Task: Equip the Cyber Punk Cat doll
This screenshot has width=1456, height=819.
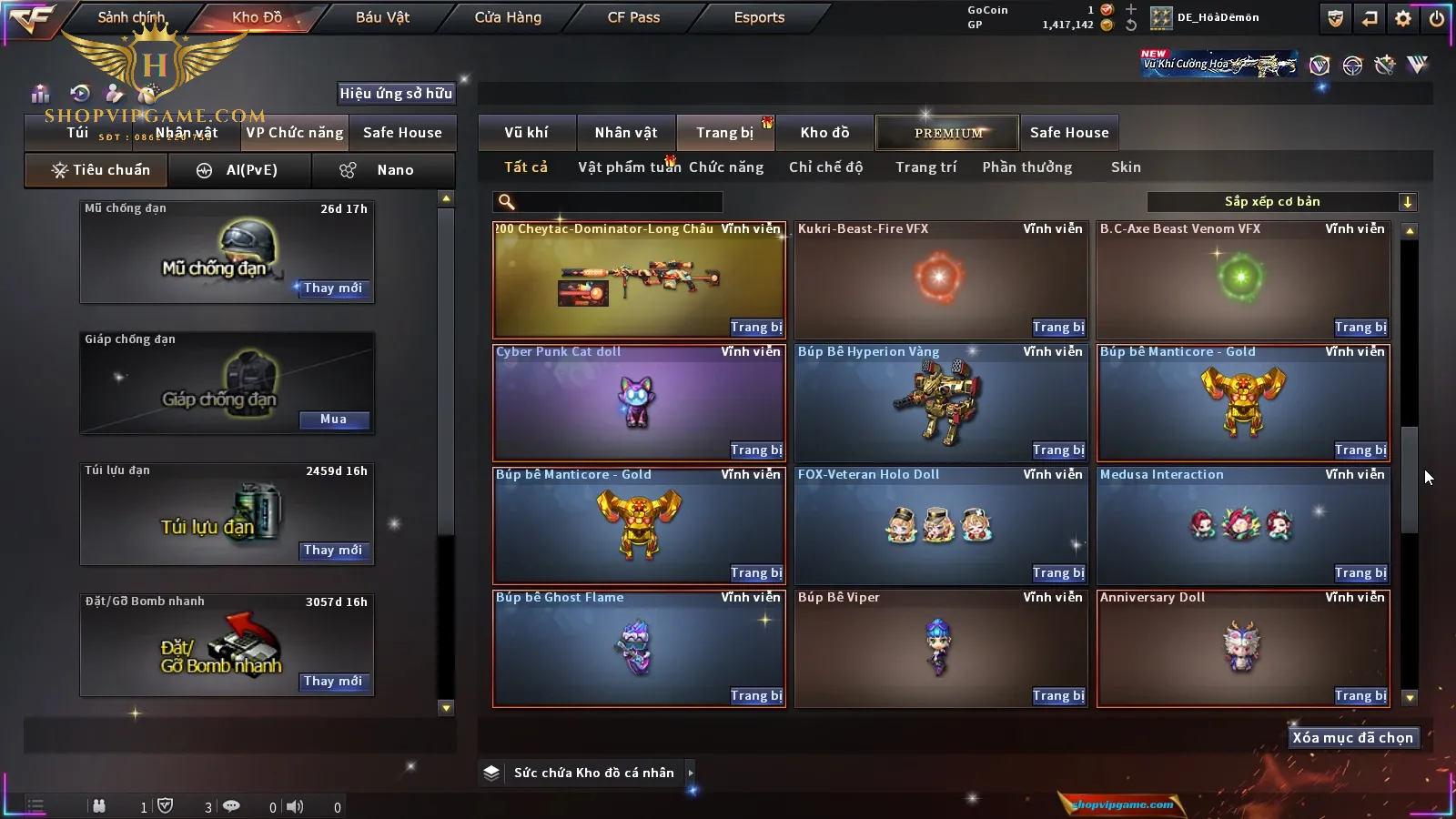Action: click(755, 450)
